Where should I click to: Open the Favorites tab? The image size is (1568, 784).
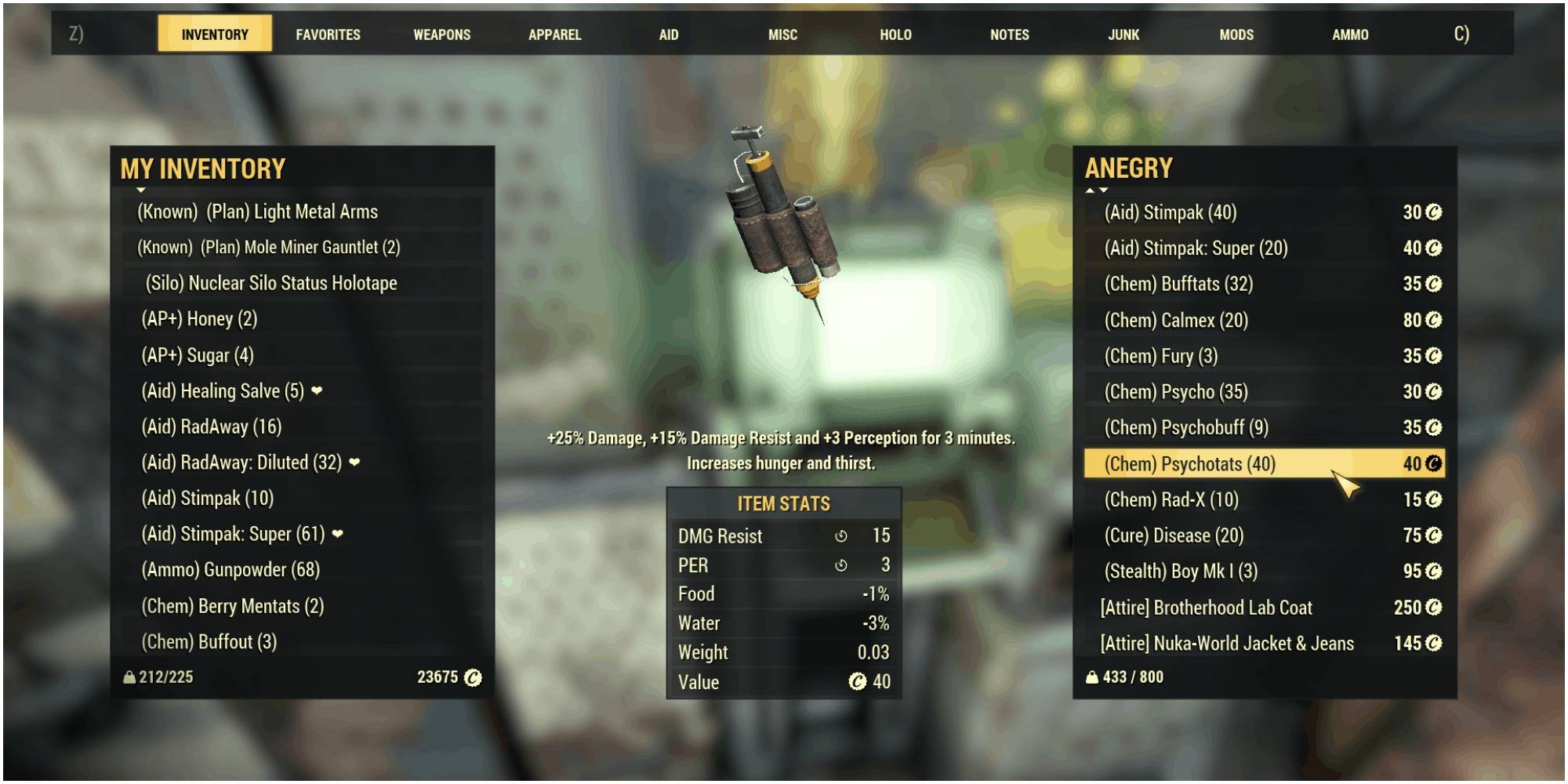(x=328, y=34)
